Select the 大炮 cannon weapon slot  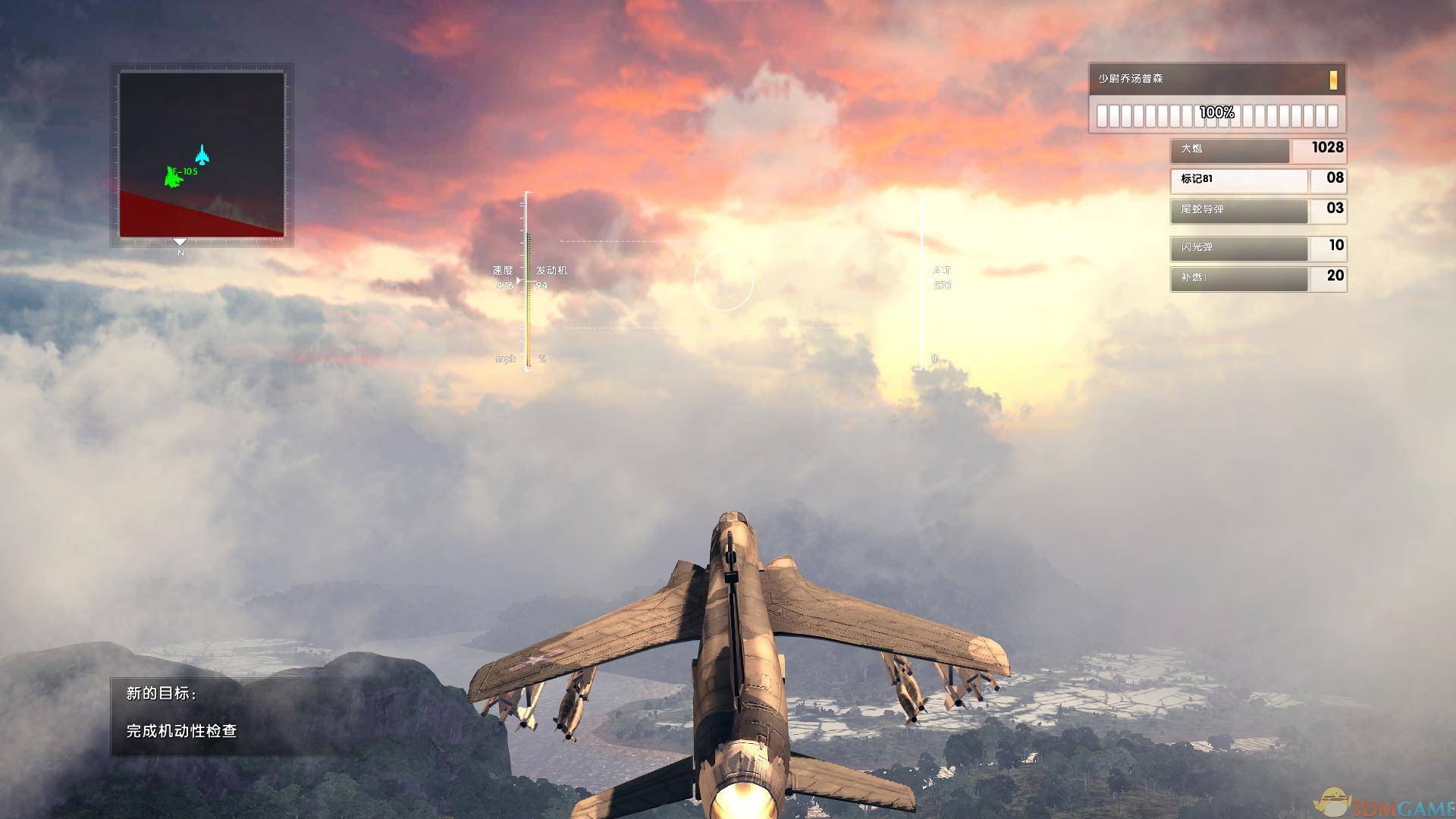coord(1228,151)
